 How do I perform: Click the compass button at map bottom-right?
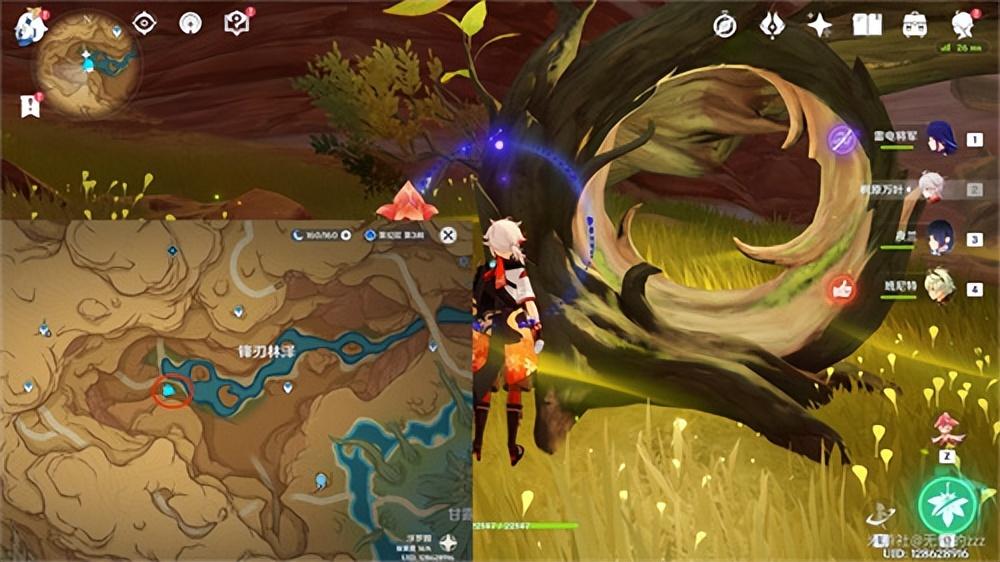point(449,544)
